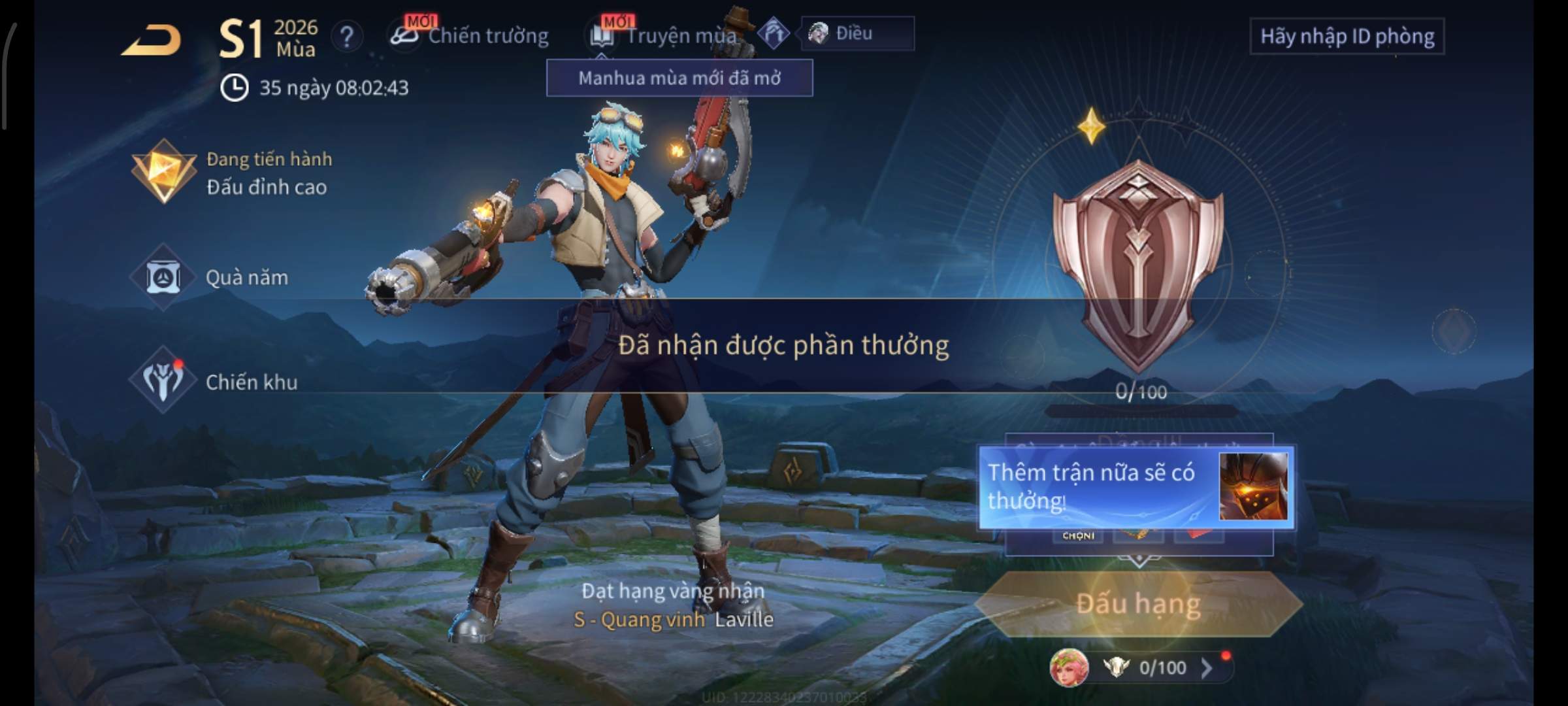View S - Quang vinh Laville reward
This screenshot has width=1568, height=706.
coord(673,618)
